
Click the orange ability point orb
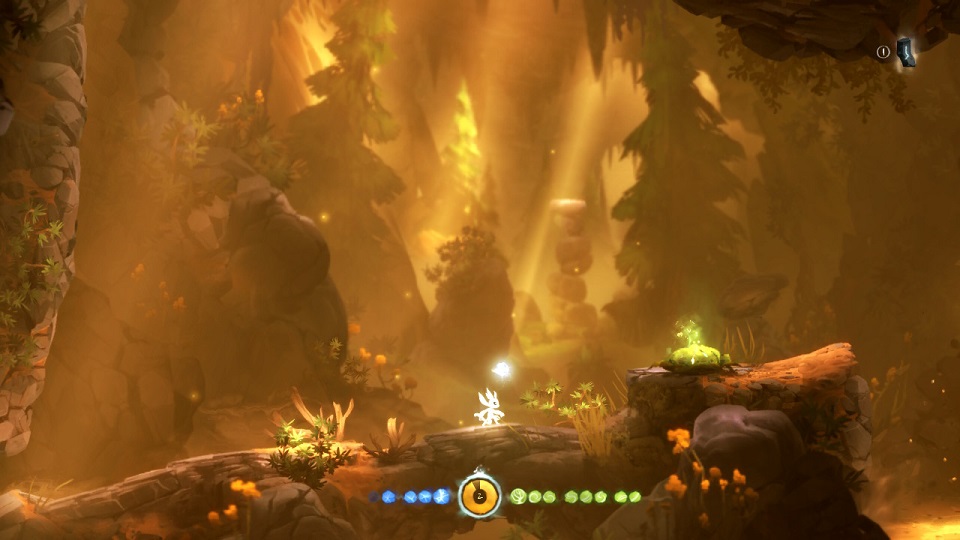(x=480, y=496)
